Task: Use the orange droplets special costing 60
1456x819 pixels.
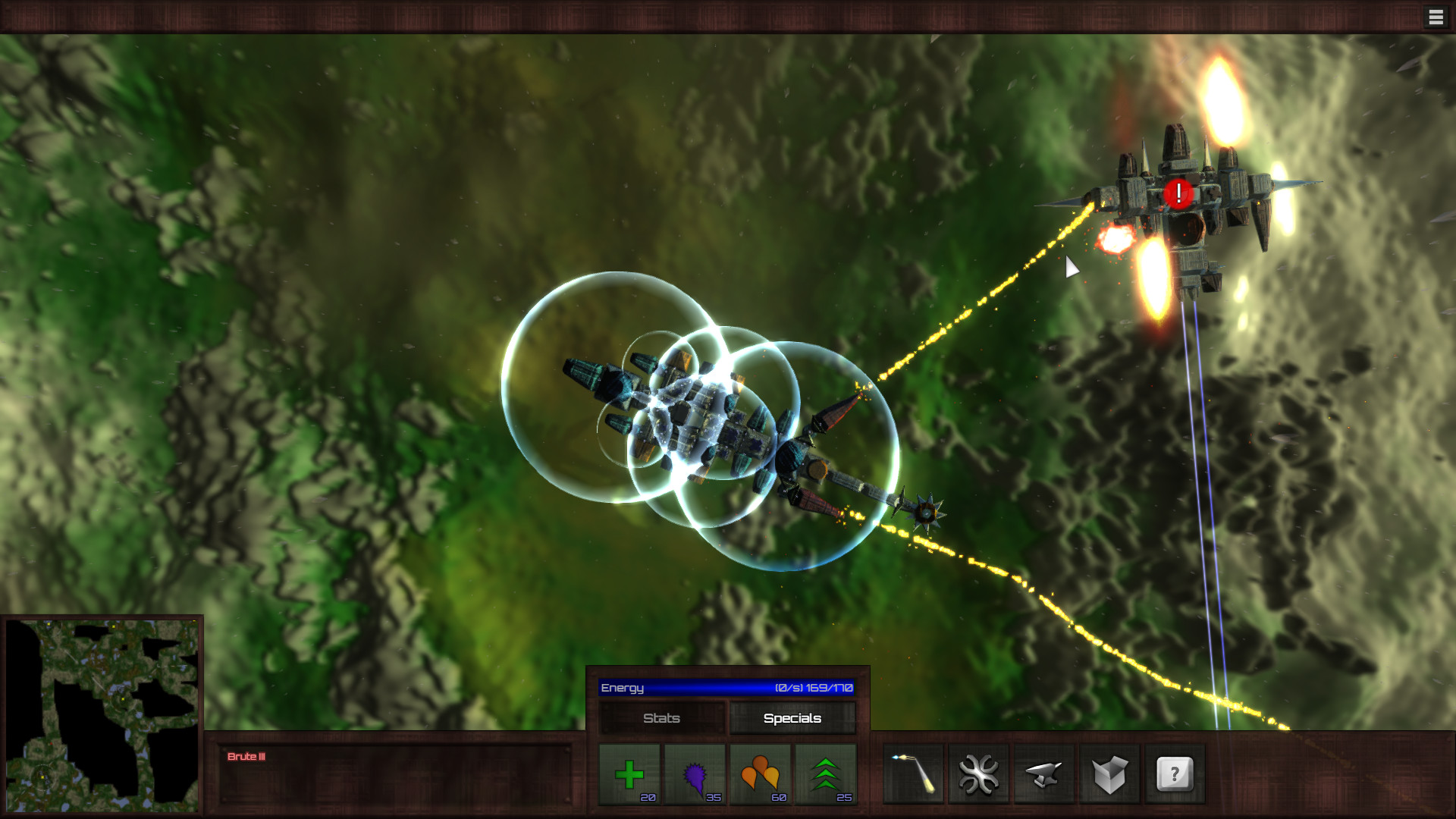Action: pyautogui.click(x=762, y=773)
